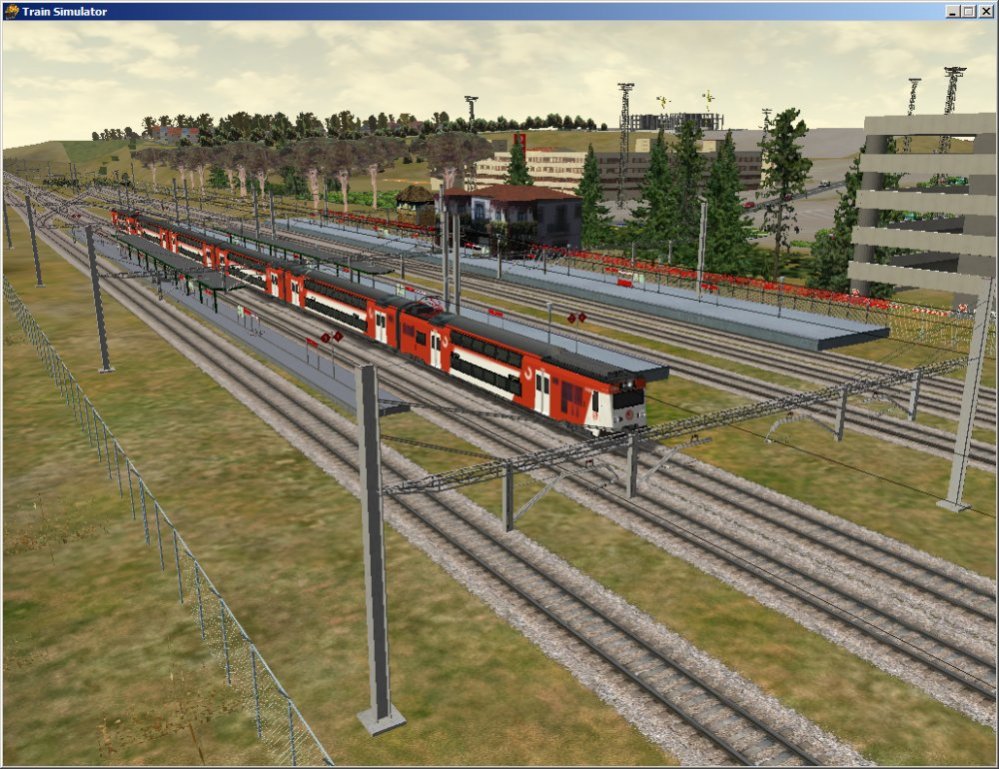This screenshot has width=999, height=769.
Task: Minimize the Train Simulator window
Action: coord(952,11)
